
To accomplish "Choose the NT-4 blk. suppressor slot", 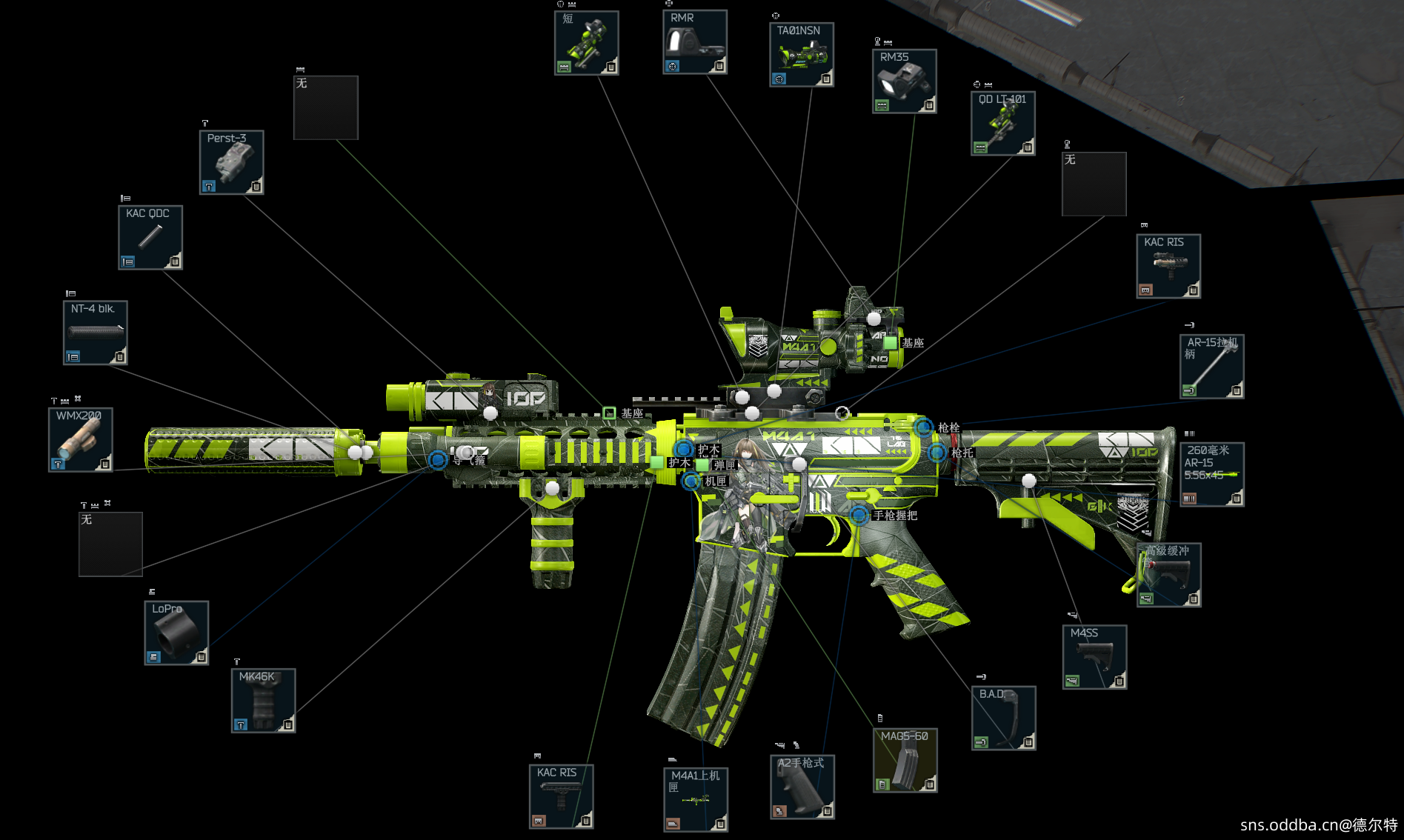I will pyautogui.click(x=96, y=333).
